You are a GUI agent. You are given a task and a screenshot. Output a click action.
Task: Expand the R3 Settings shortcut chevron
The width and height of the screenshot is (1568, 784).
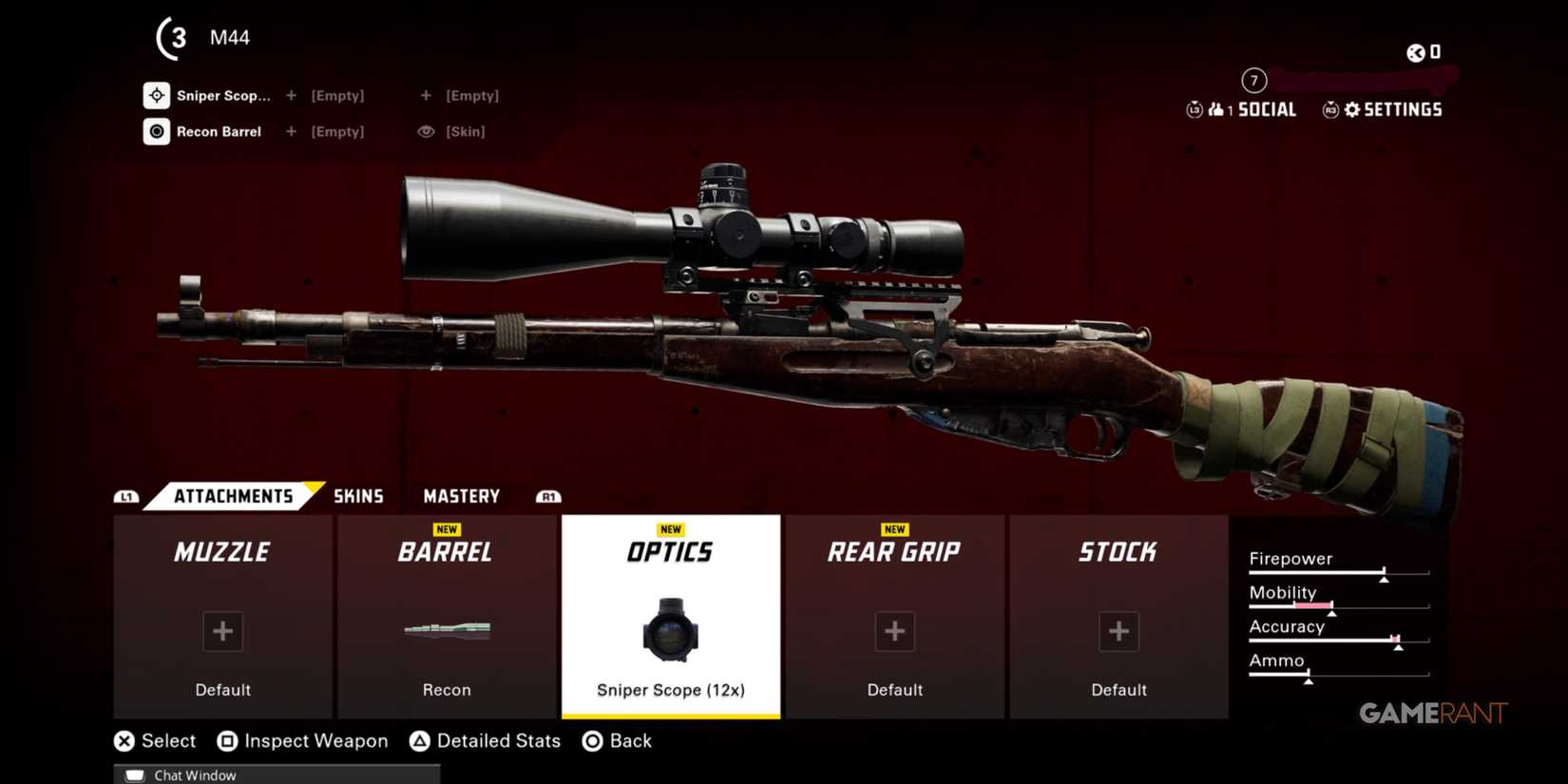pyautogui.click(x=1330, y=110)
